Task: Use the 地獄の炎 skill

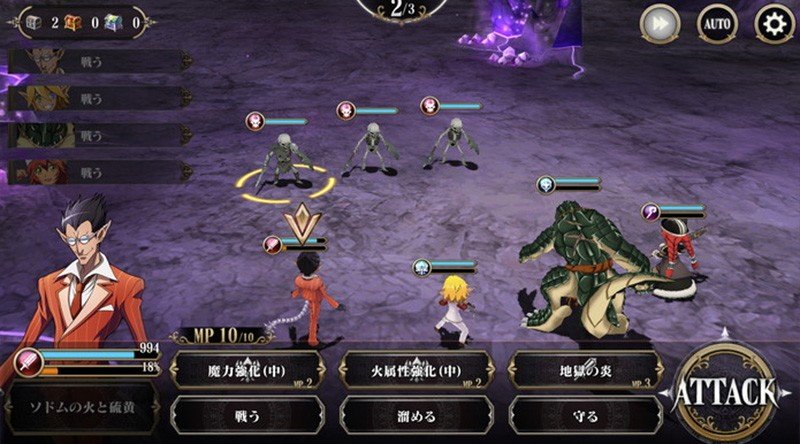Action: click(586, 370)
